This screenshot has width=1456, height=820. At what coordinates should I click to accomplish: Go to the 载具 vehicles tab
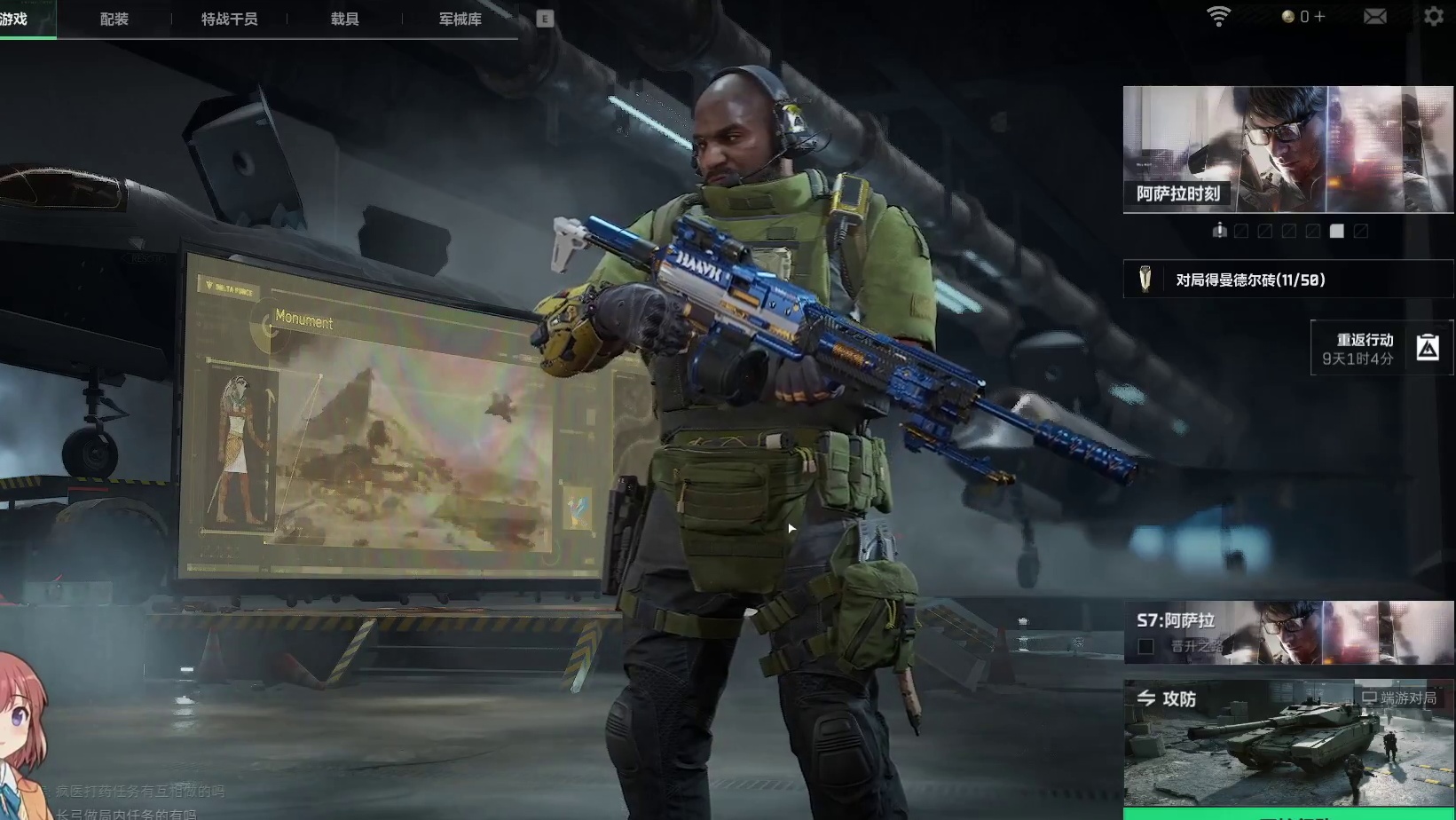pos(344,19)
